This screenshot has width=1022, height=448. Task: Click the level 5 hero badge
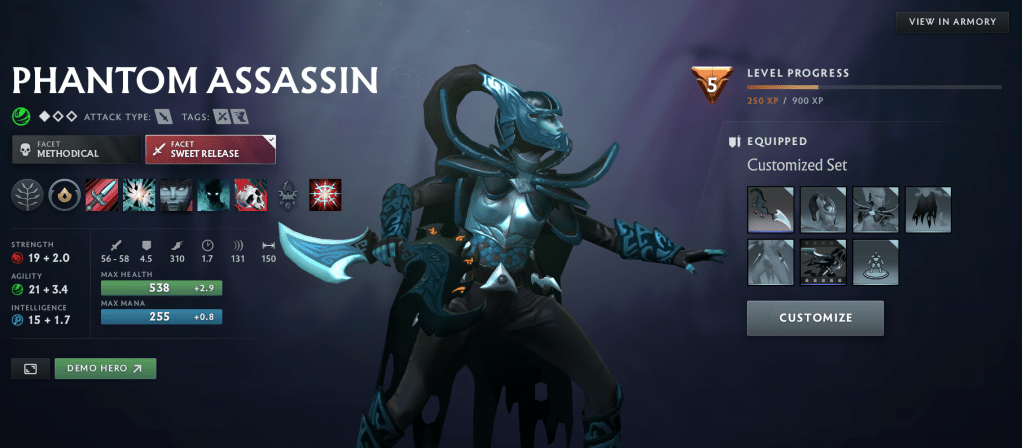[x=712, y=84]
